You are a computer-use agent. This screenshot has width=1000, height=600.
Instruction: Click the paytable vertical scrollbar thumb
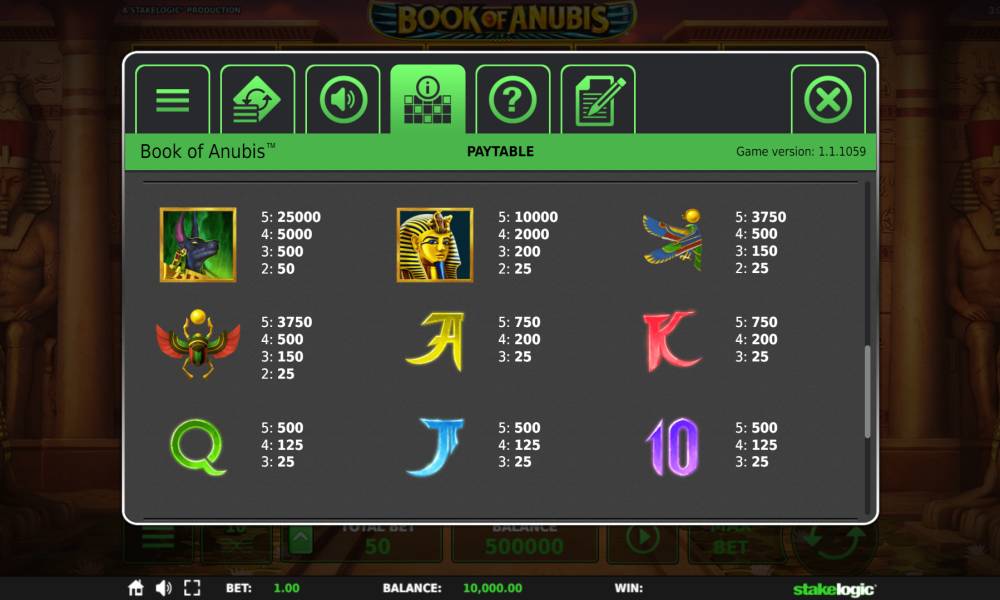click(x=867, y=391)
